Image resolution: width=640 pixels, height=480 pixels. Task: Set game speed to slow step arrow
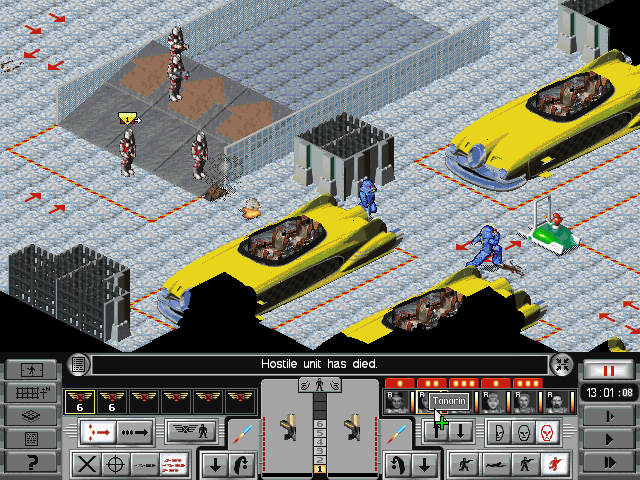coord(609,414)
